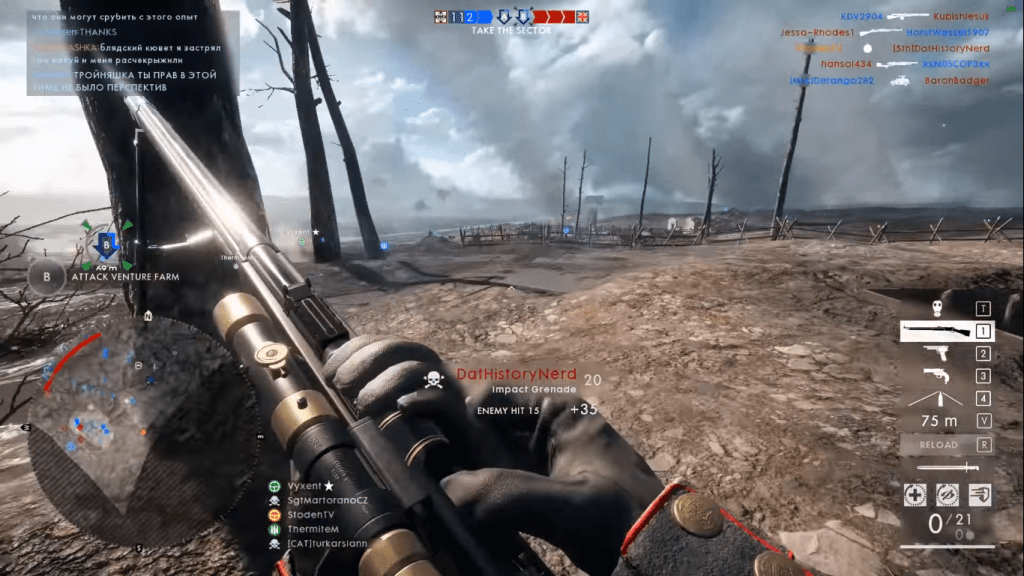Select the primary rifle weapon slot
1024x576 pixels.
(x=937, y=331)
